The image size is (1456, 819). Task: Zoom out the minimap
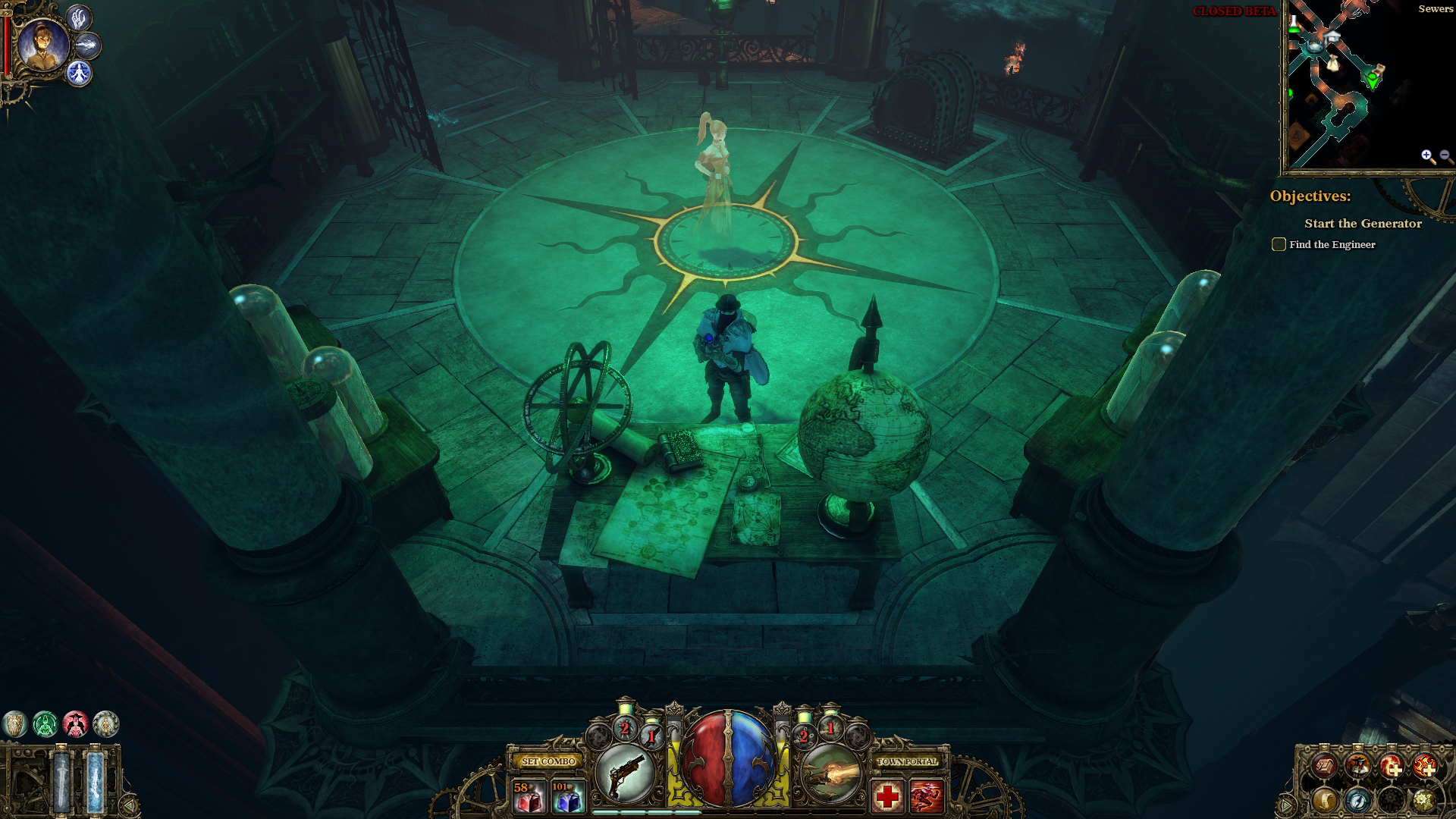1445,156
